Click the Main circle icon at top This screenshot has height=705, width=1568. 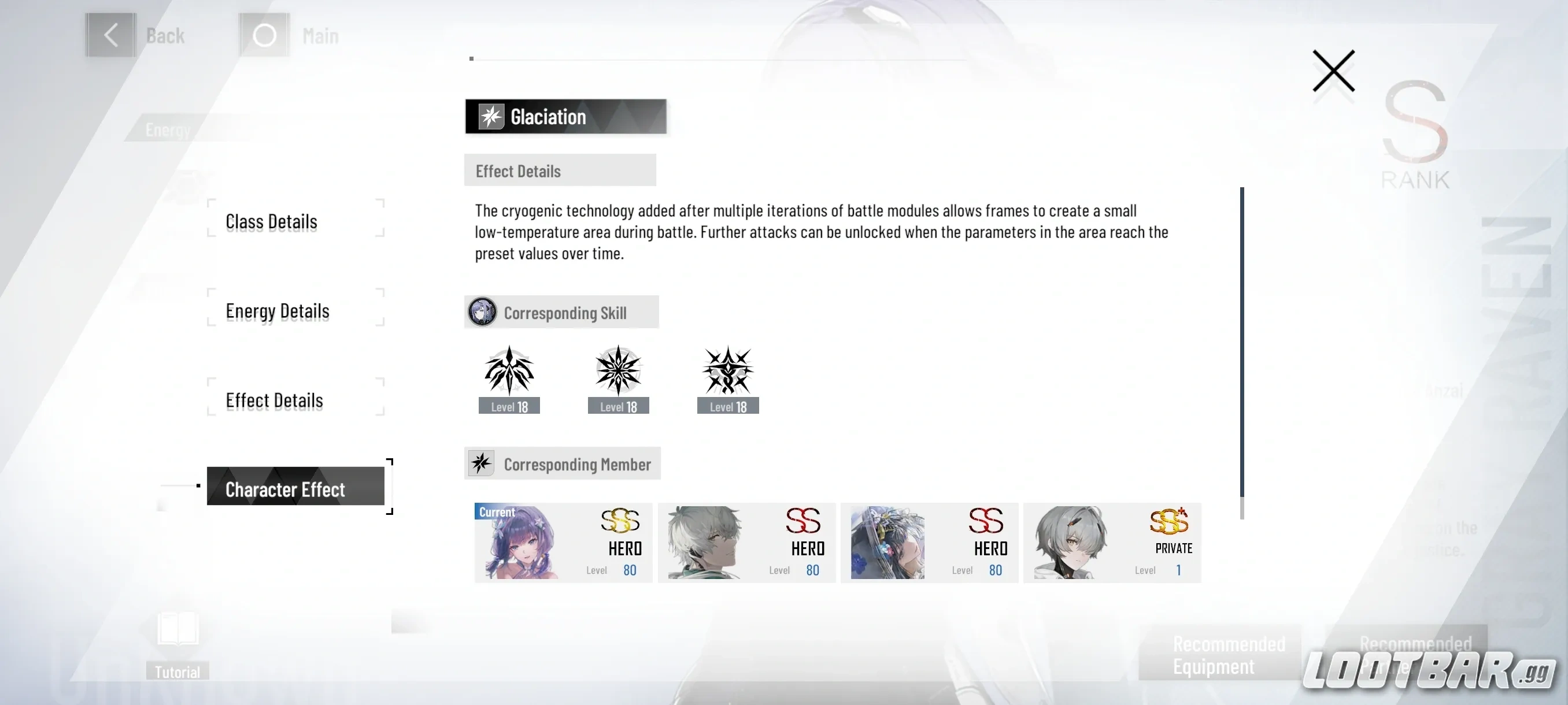click(x=264, y=35)
